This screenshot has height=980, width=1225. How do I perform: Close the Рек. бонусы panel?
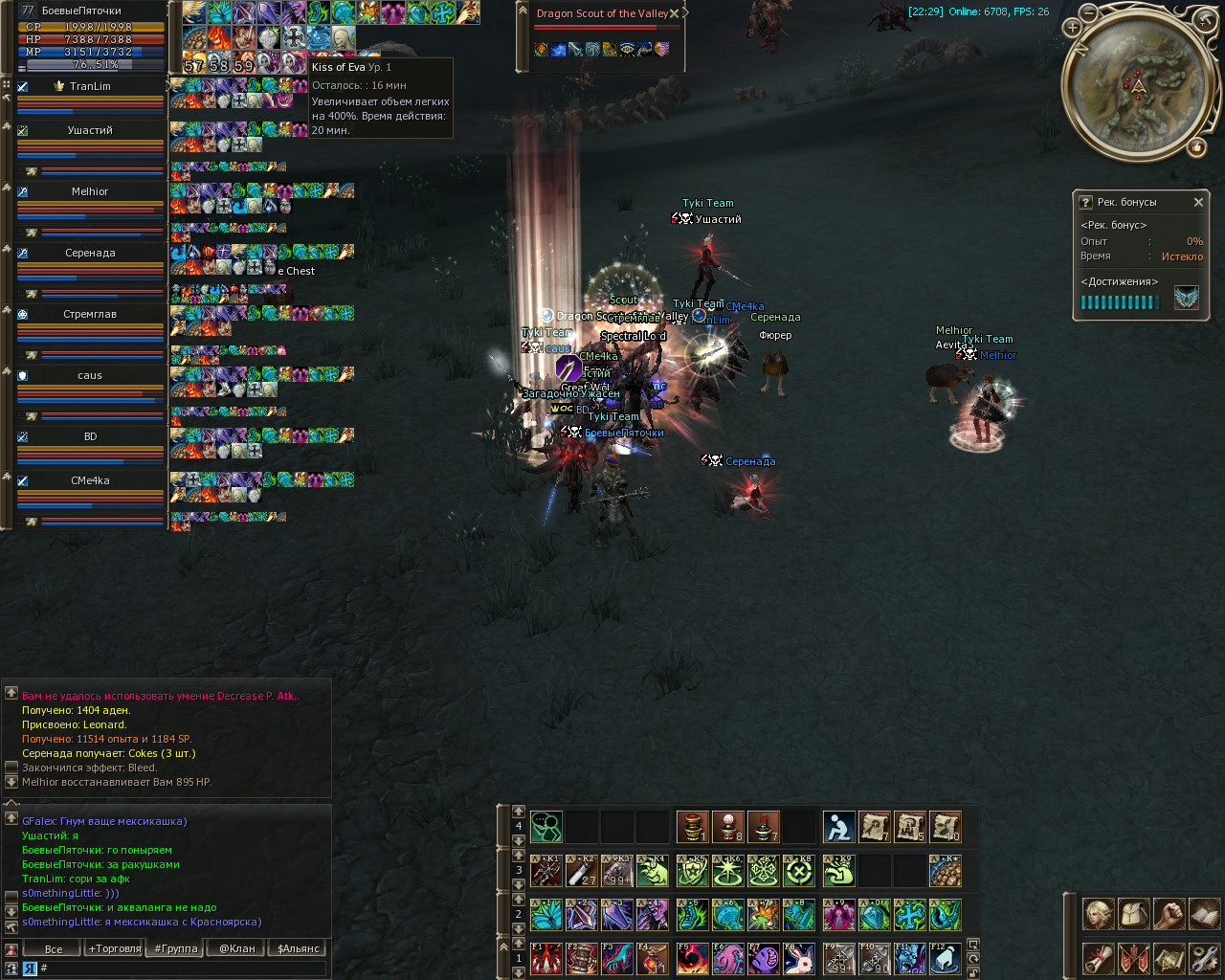tap(1198, 202)
